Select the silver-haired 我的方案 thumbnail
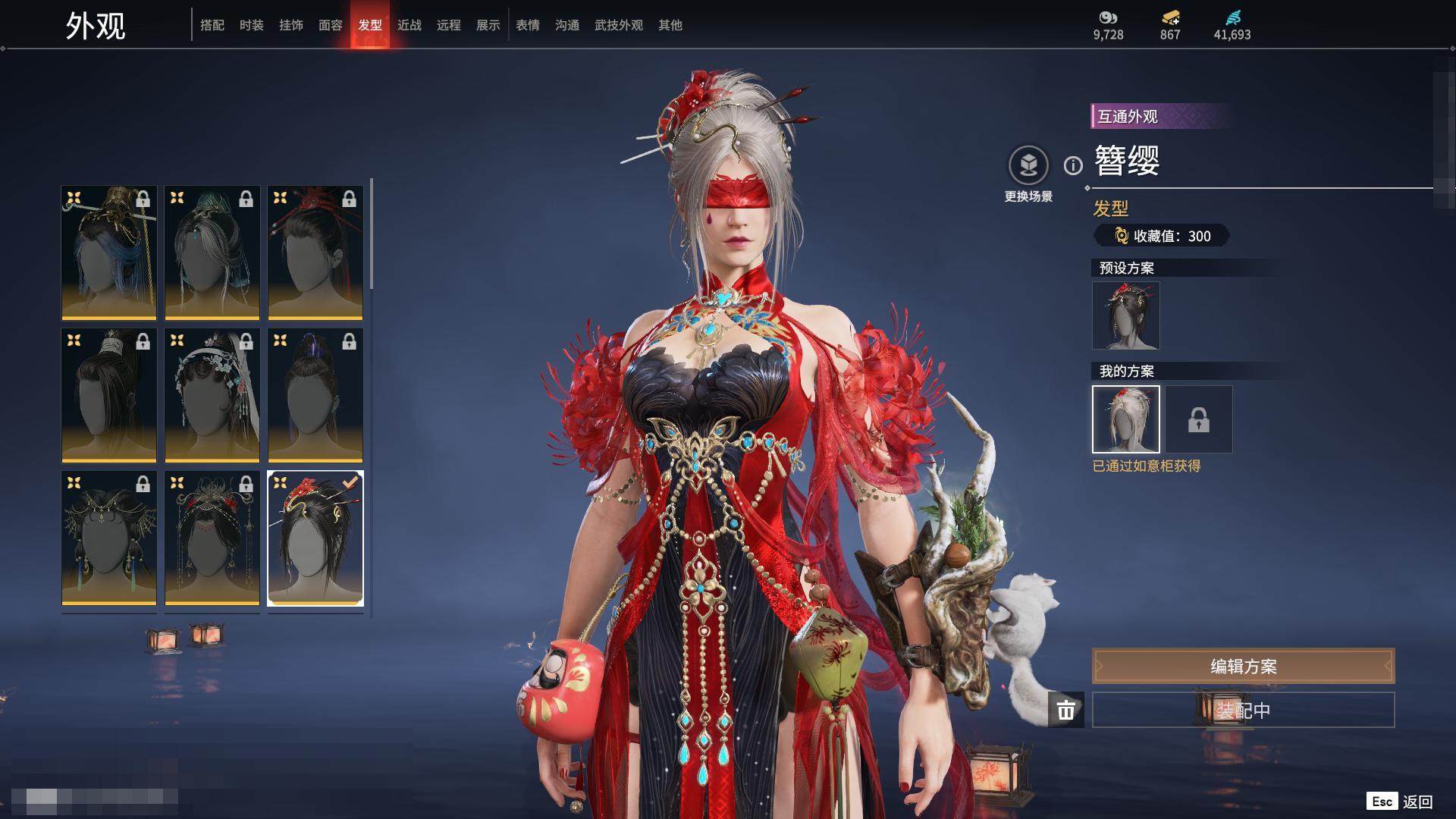 coord(1126,419)
